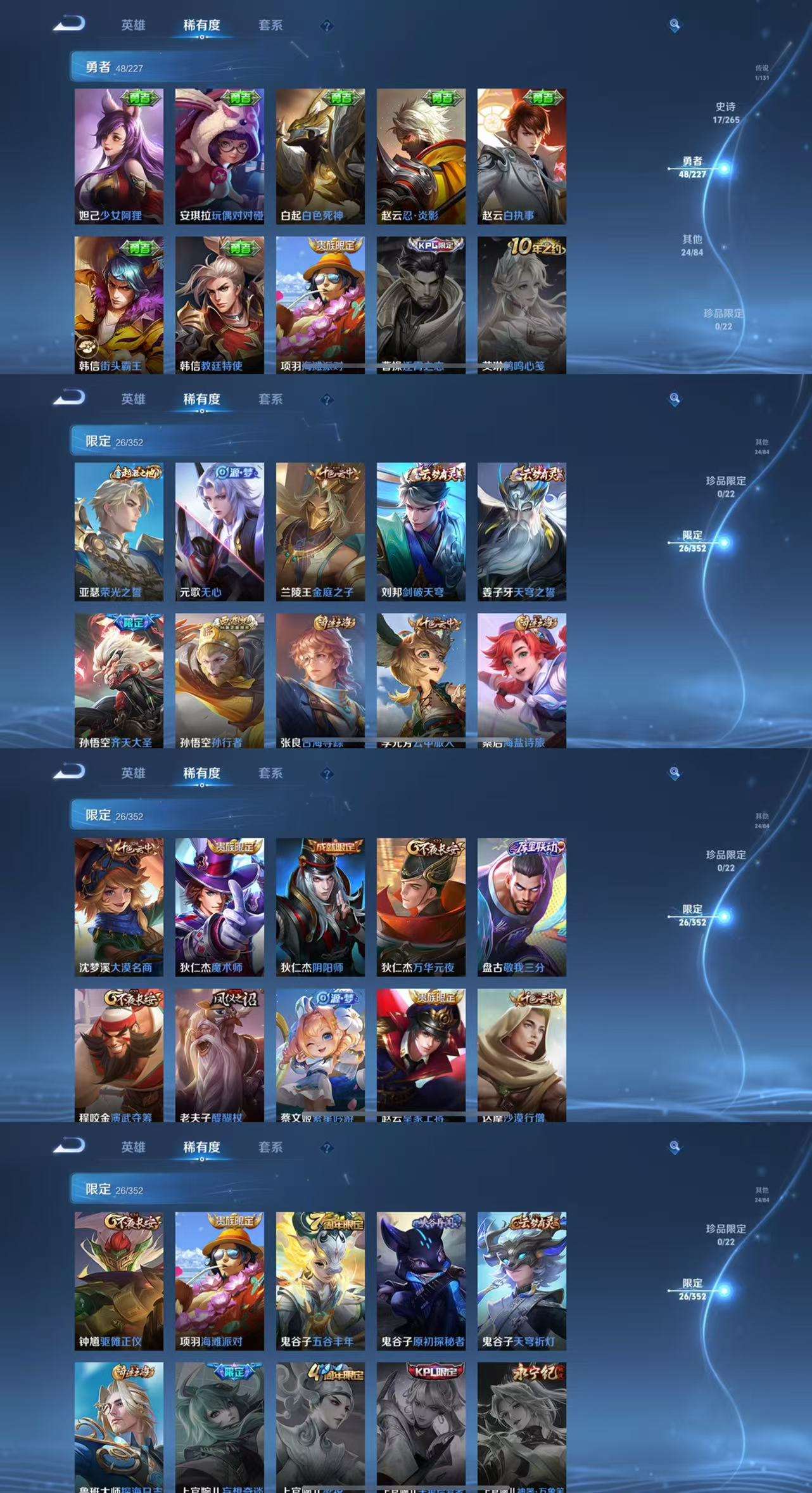Select Daji's 少女阿狸 skin card
Viewport: 812px width, 1493px height.
point(118,156)
